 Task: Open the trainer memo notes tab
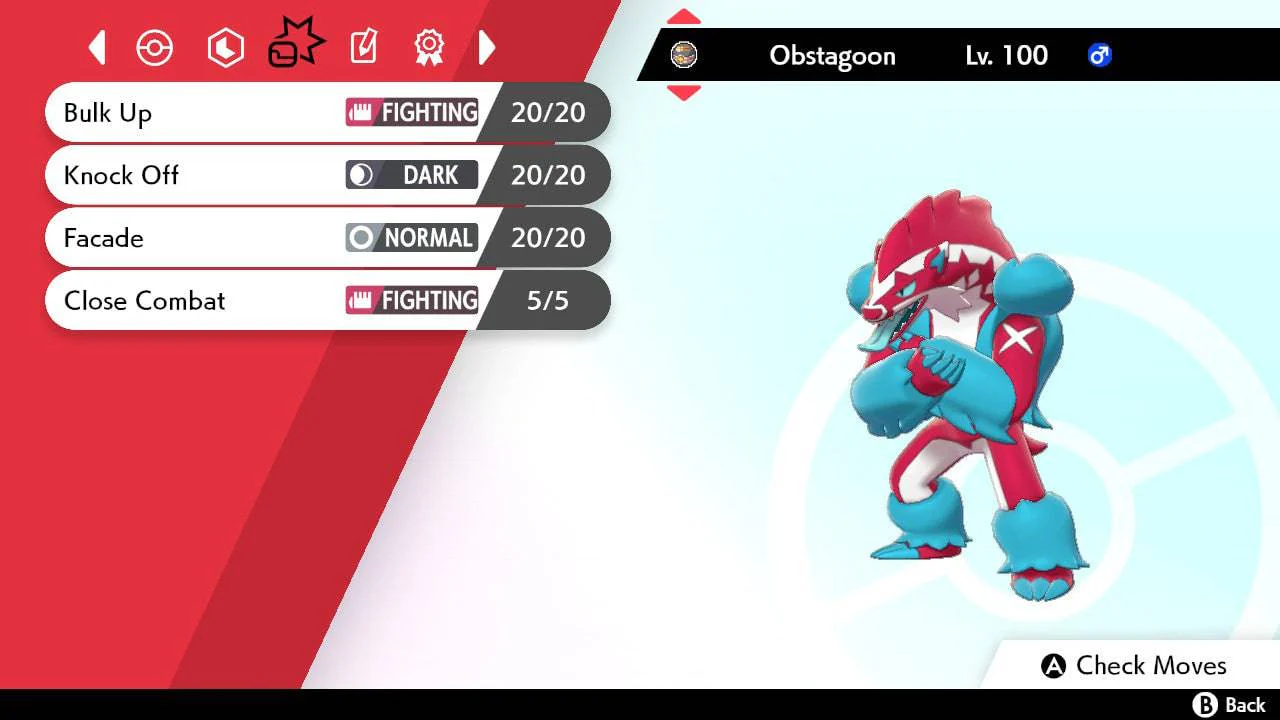pyautogui.click(x=363, y=47)
